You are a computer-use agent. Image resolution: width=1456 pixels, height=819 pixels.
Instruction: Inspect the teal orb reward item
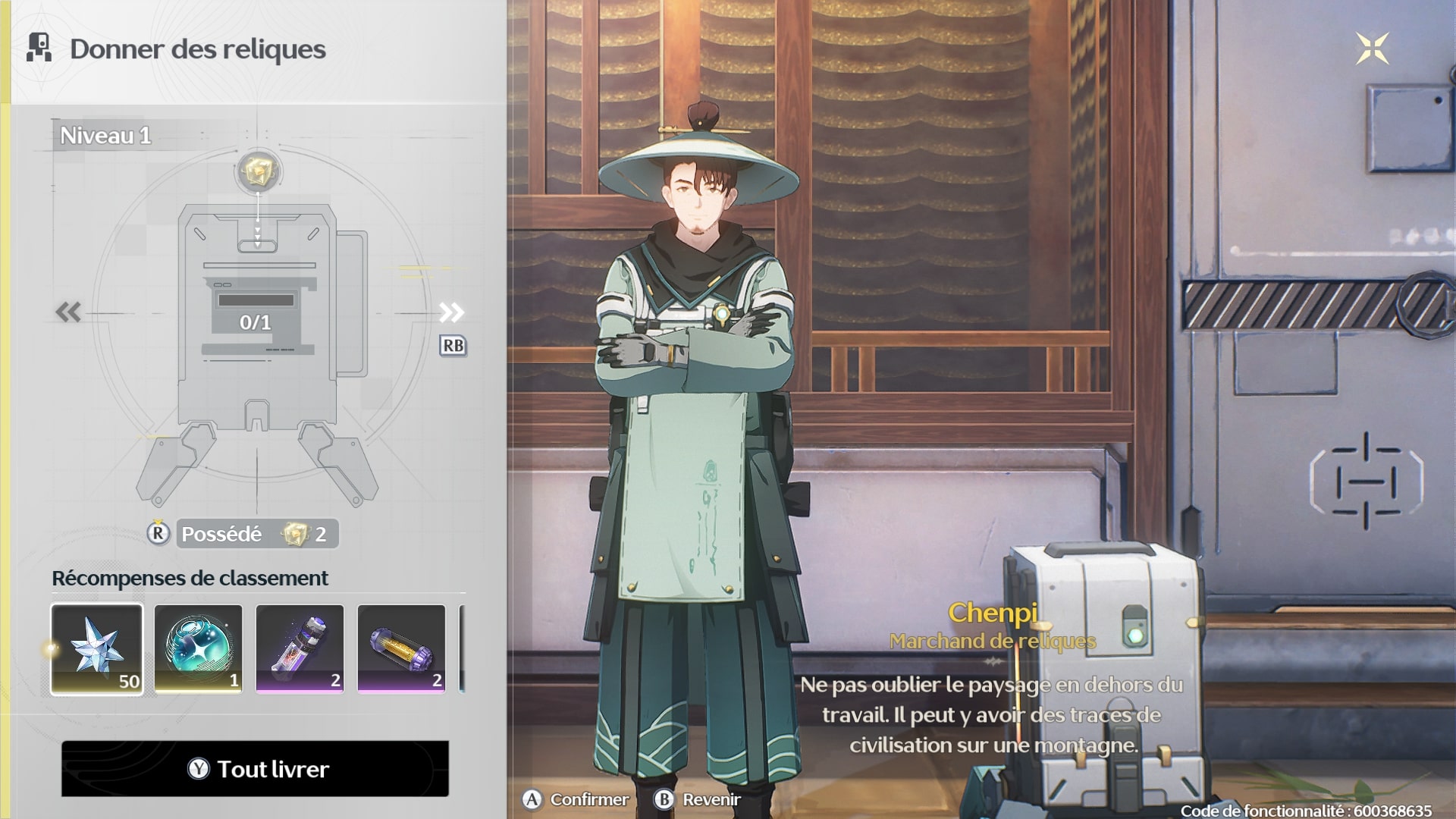(199, 648)
